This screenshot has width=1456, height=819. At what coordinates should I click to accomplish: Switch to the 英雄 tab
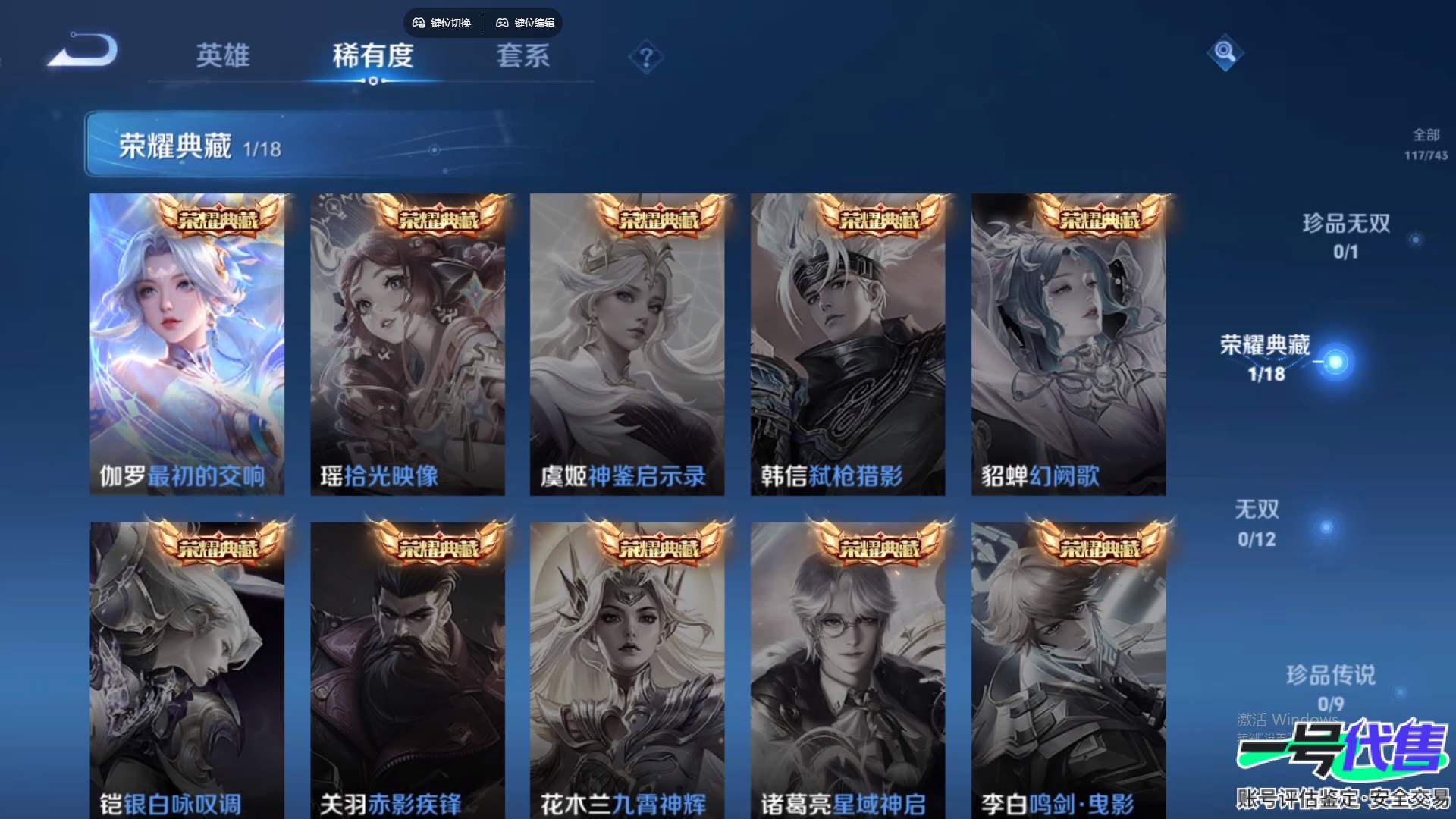(222, 56)
